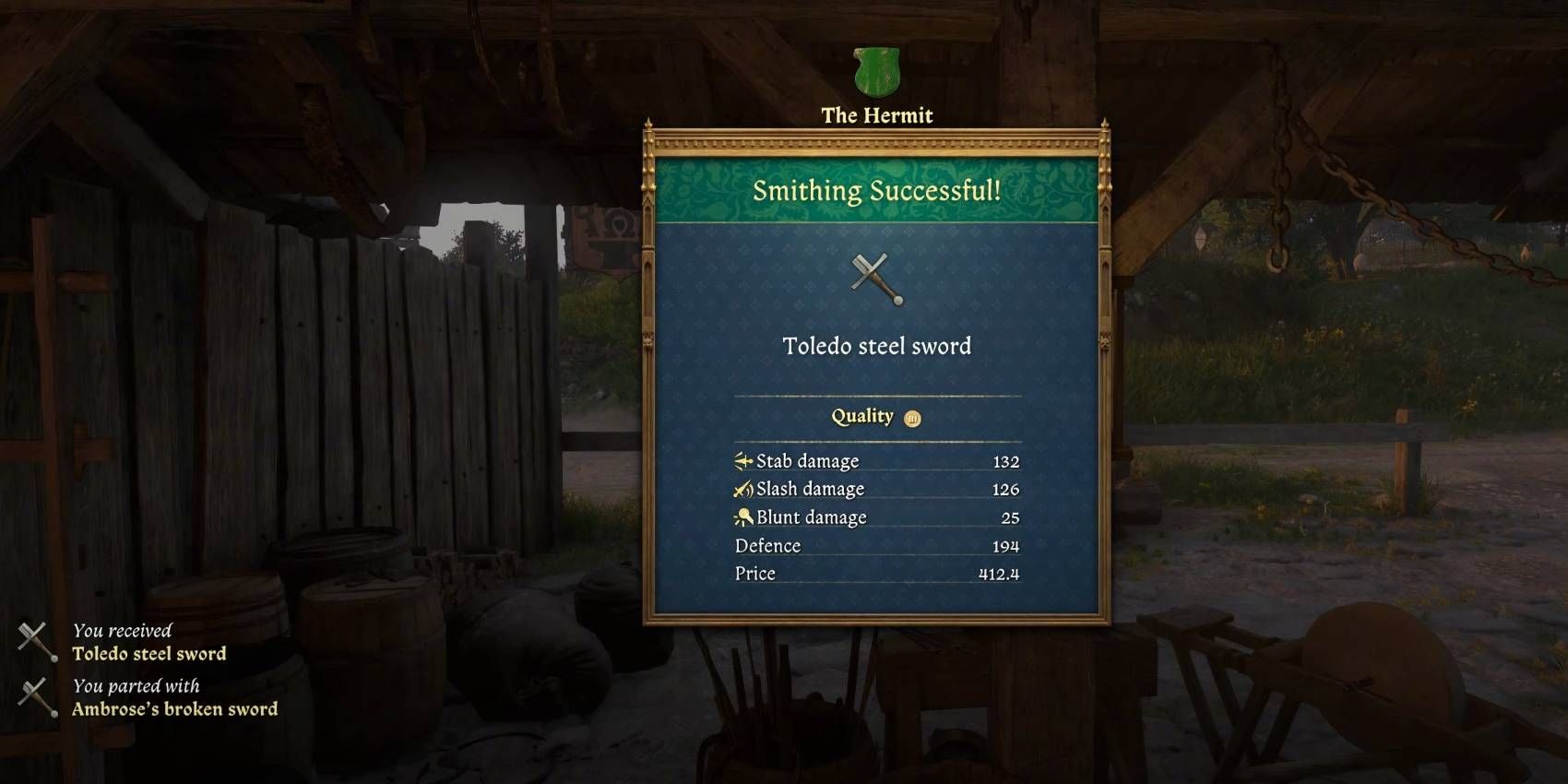Click the Quality section heading
The width and height of the screenshot is (1568, 784).
coord(862,415)
